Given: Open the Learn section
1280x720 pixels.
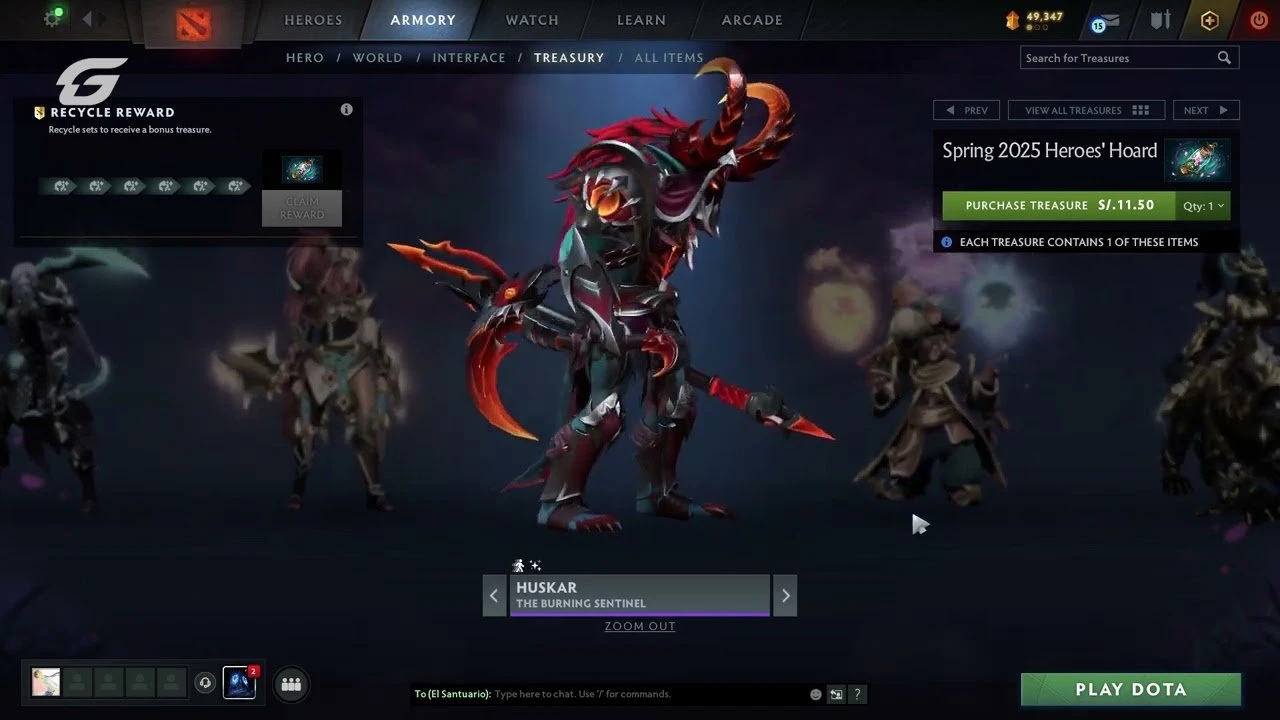Looking at the screenshot, I should 641,20.
